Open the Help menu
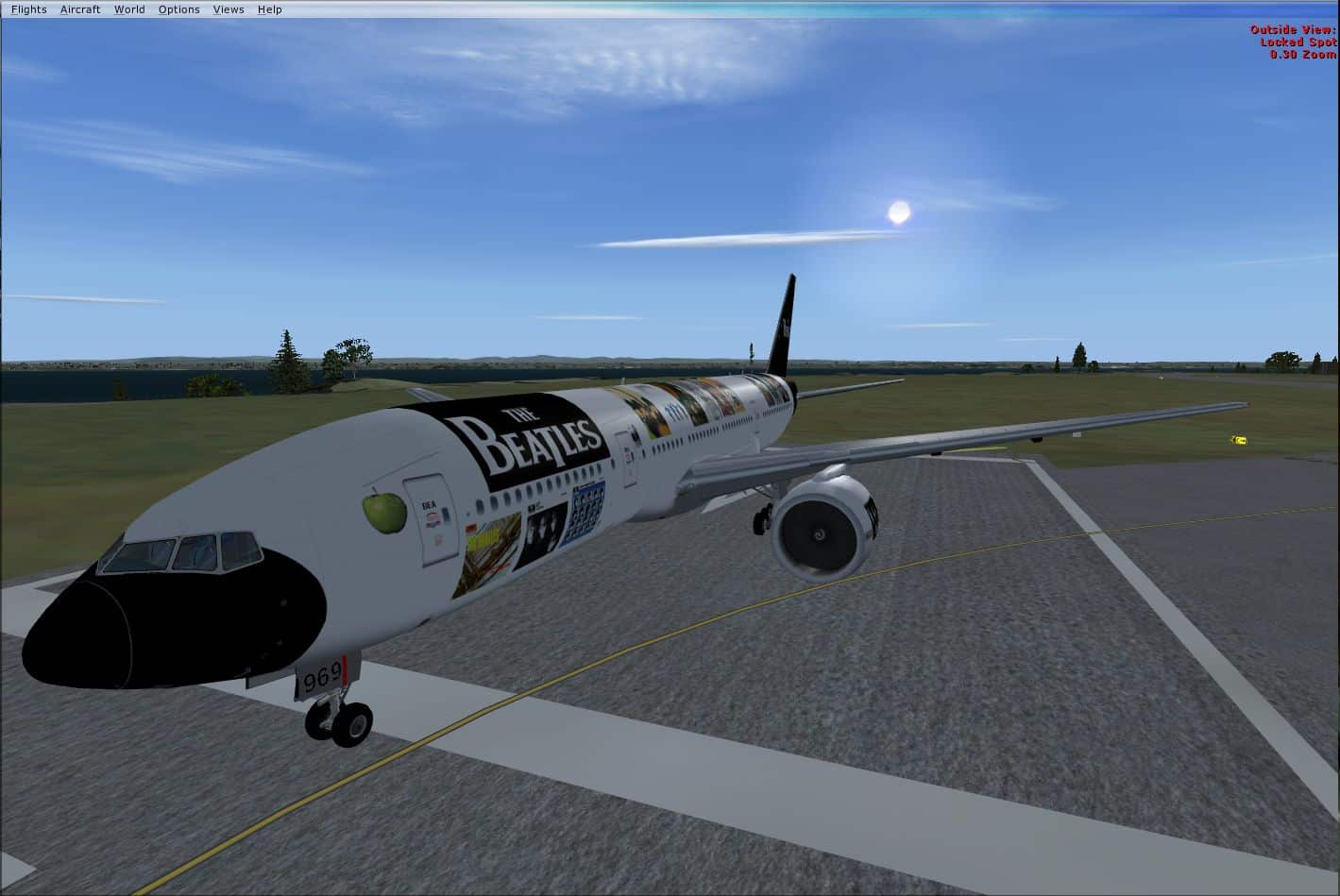The width and height of the screenshot is (1340, 896). (x=270, y=8)
